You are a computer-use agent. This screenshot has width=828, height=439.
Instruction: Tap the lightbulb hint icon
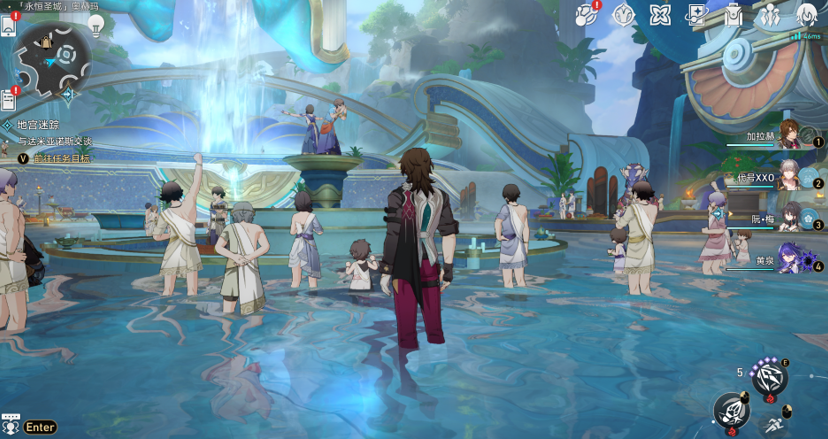tap(97, 25)
